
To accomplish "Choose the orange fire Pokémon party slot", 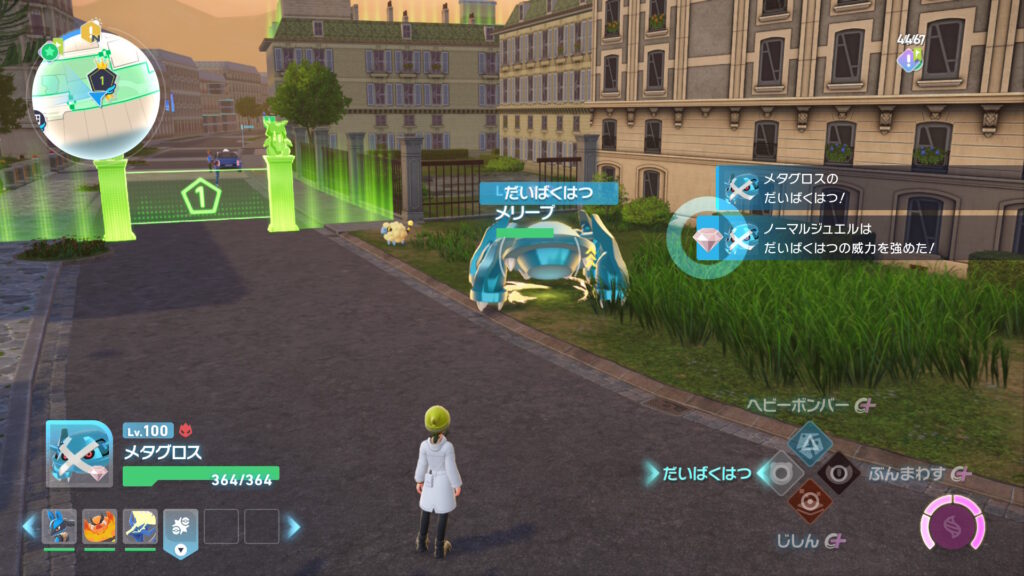I will pyautogui.click(x=100, y=527).
